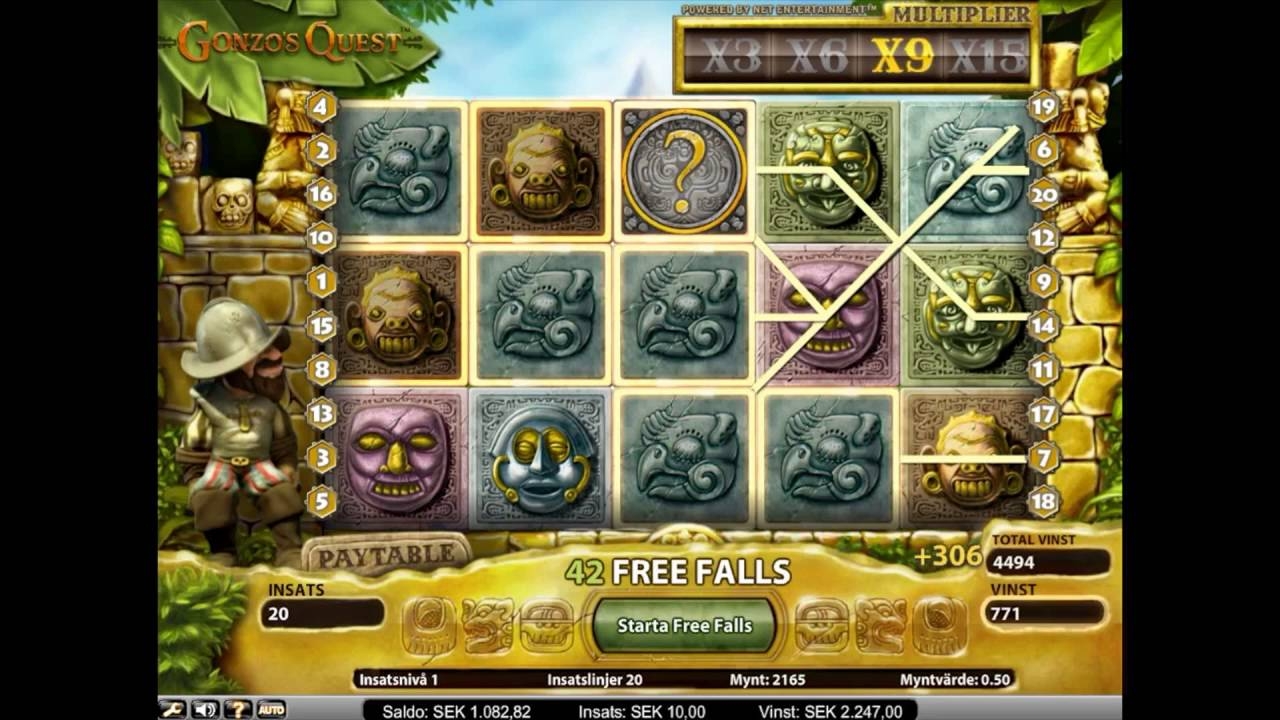Choose bet line marker 13
Viewport: 1280px width, 720px height.
point(321,413)
